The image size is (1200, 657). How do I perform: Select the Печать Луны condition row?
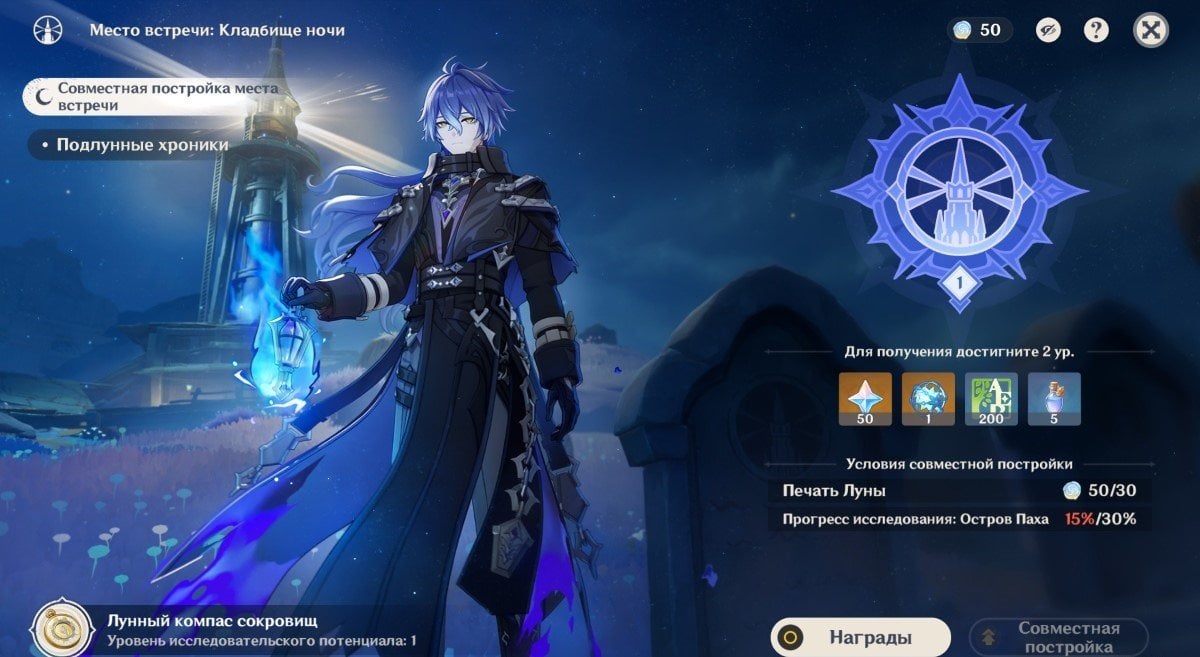958,491
